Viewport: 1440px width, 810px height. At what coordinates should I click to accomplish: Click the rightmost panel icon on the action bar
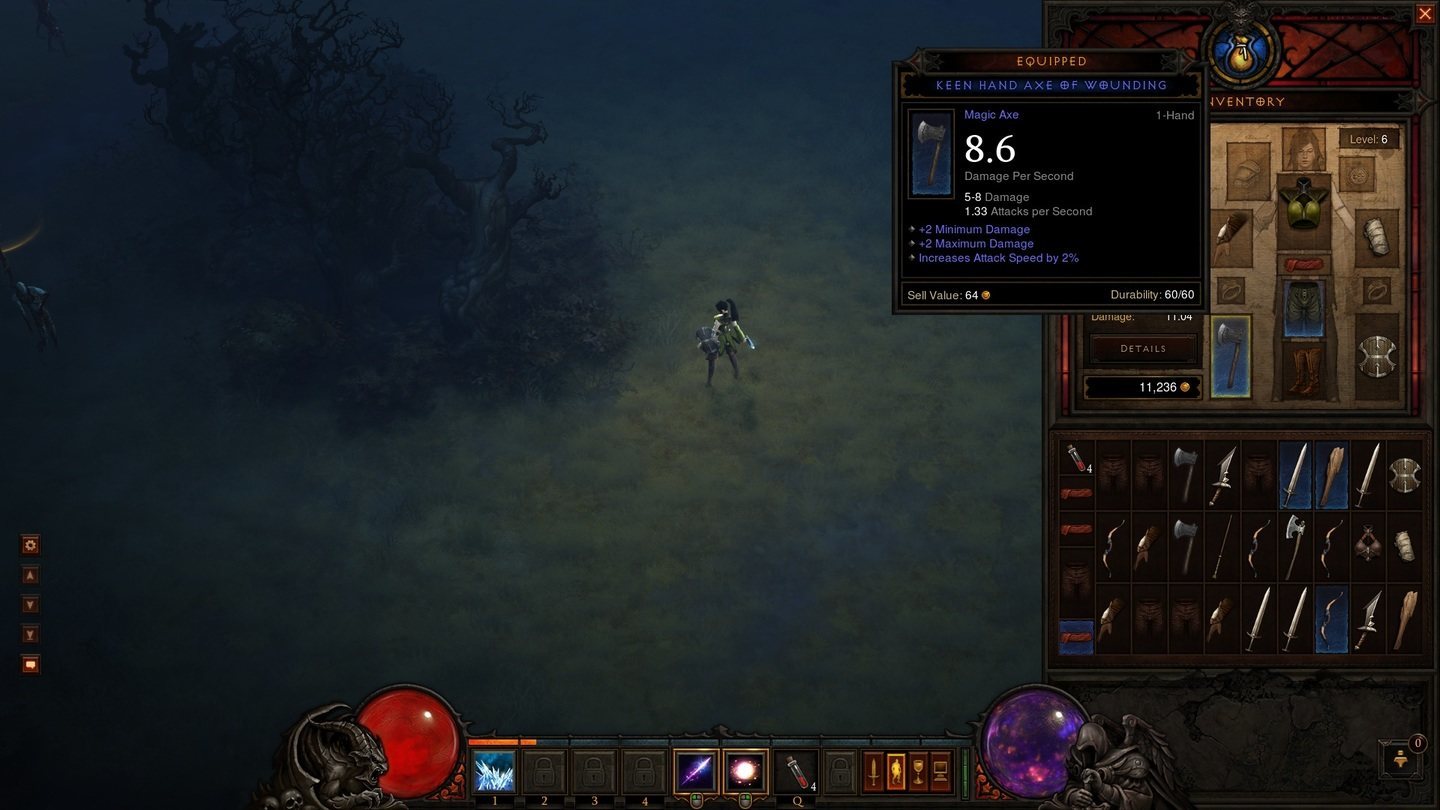coord(942,770)
